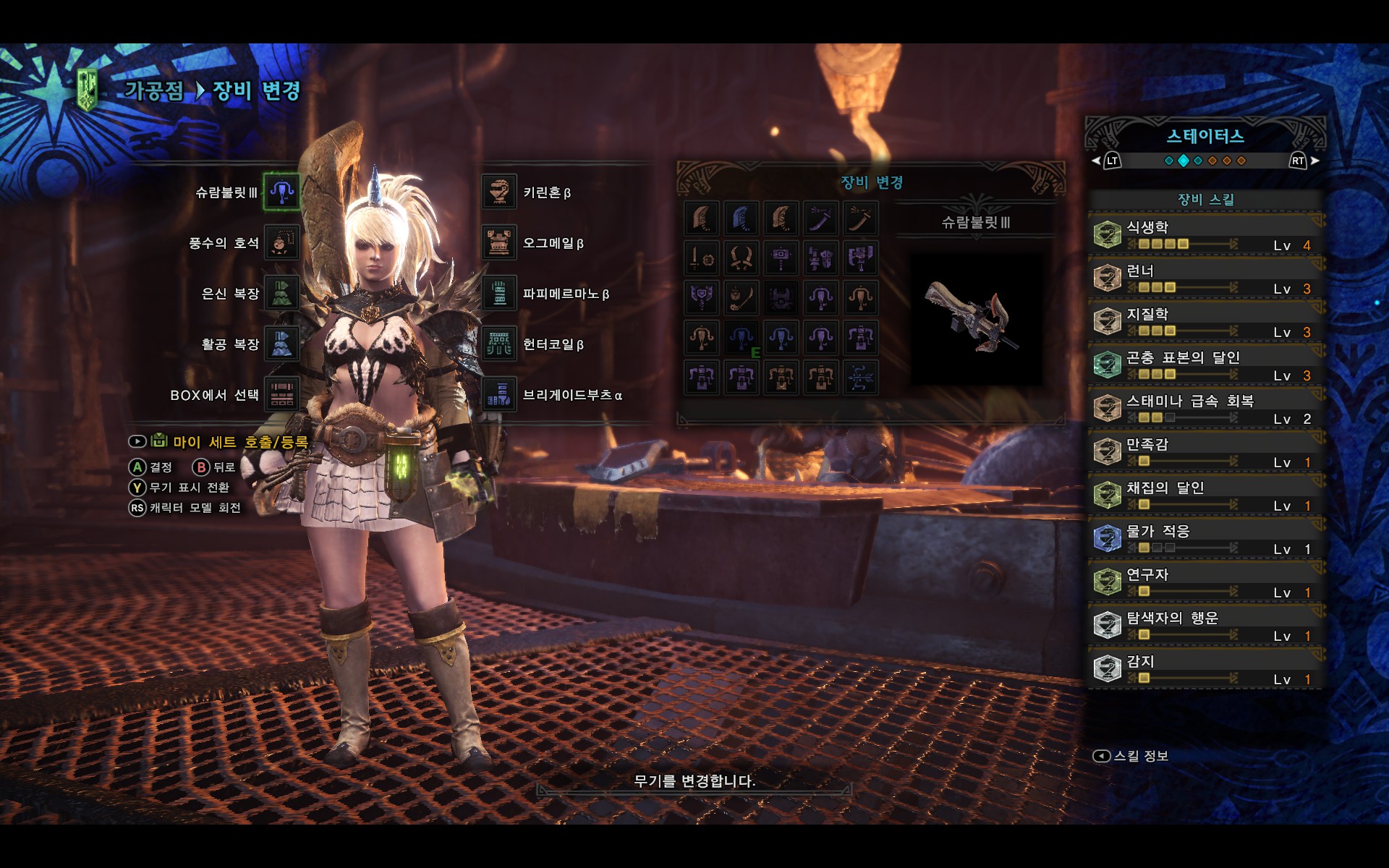Select the 곤충 표본의 달인 skill row
This screenshot has height=868, width=1389.
pos(1205,365)
